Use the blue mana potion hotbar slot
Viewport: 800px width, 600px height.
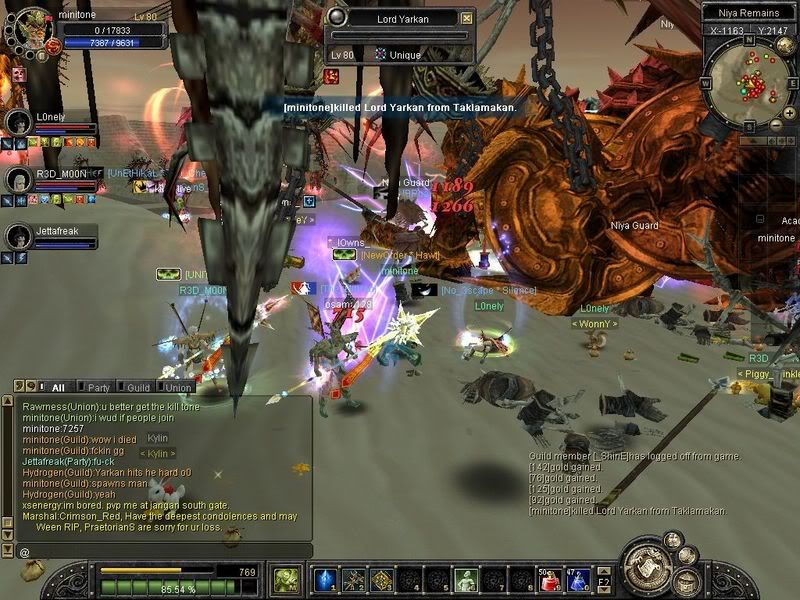click(578, 579)
